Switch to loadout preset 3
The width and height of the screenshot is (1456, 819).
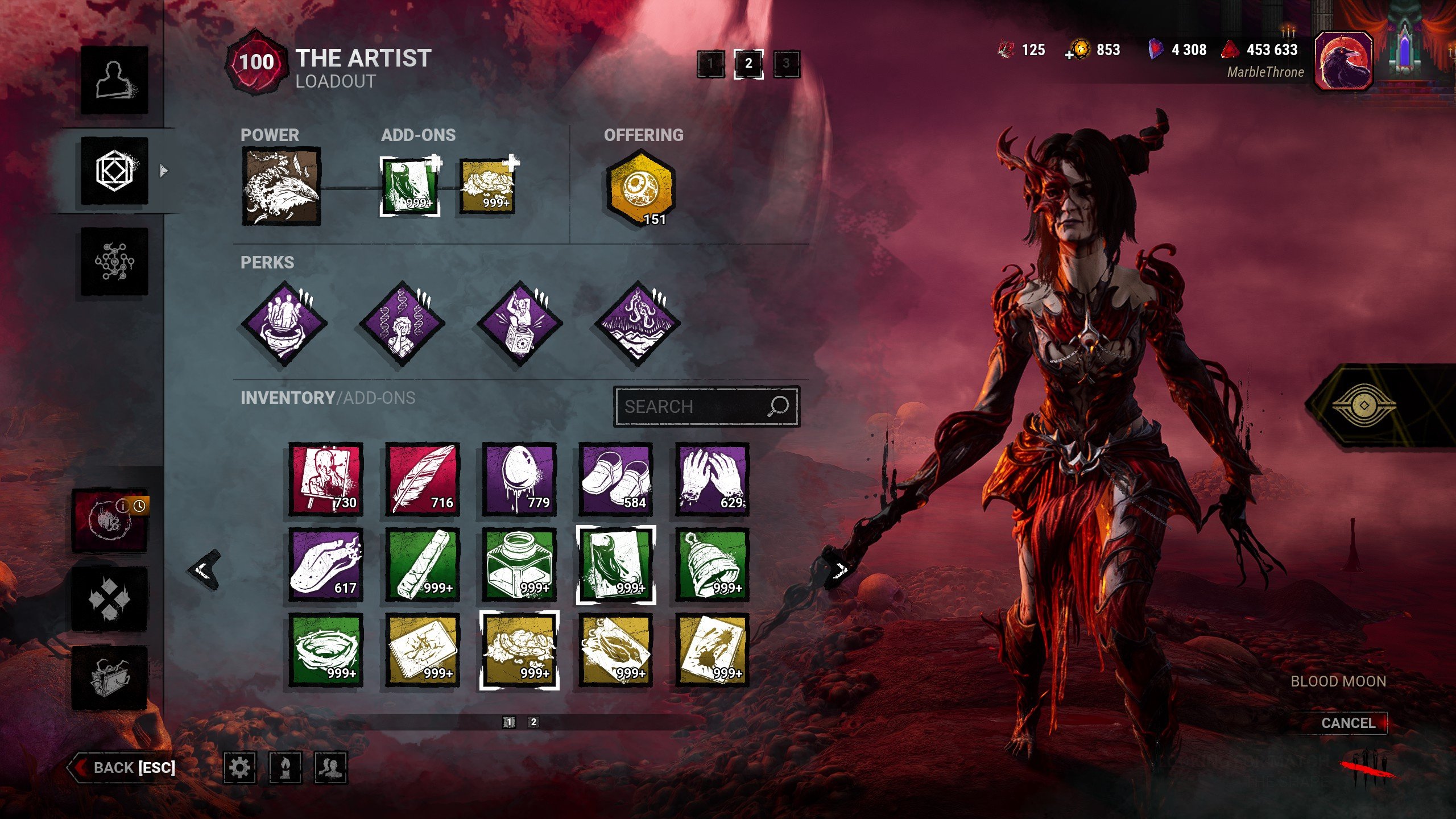(786, 64)
